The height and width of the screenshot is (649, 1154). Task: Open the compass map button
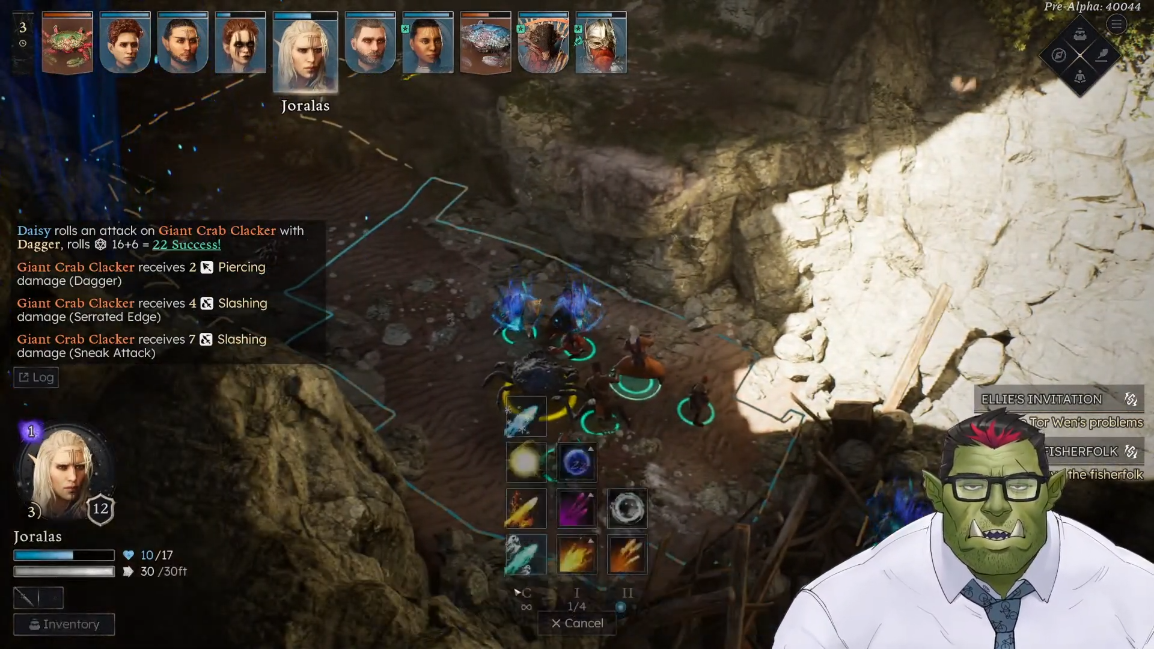click(x=1059, y=55)
